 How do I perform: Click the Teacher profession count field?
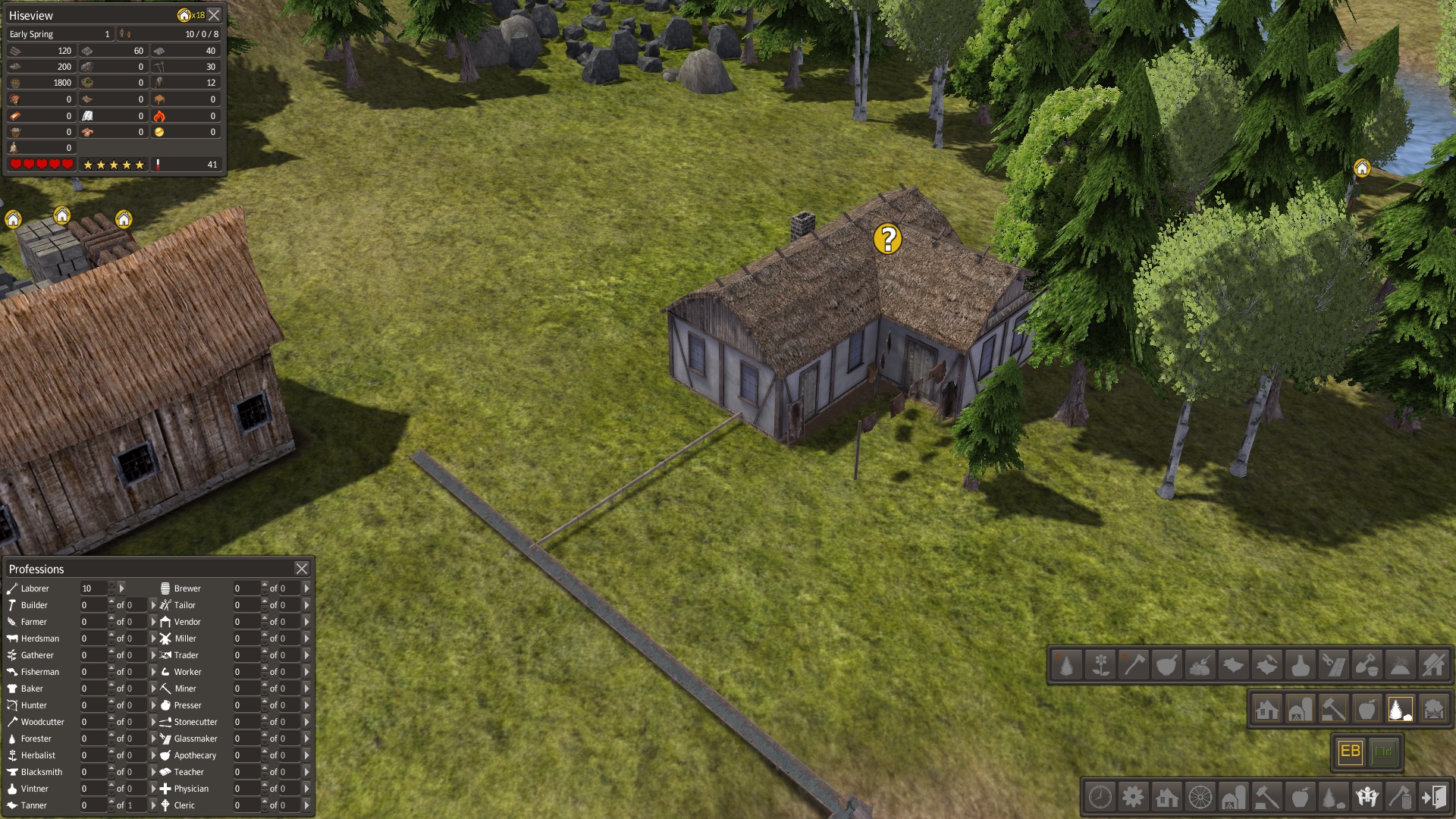click(x=246, y=772)
